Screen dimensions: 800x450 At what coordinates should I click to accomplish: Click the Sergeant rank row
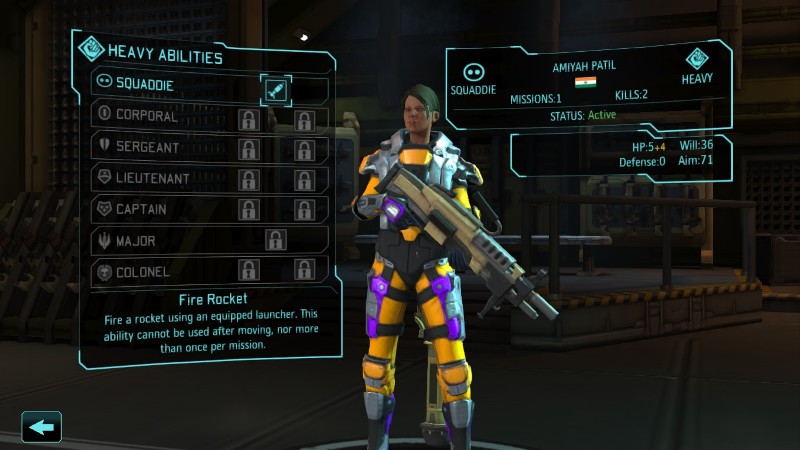tap(160, 148)
